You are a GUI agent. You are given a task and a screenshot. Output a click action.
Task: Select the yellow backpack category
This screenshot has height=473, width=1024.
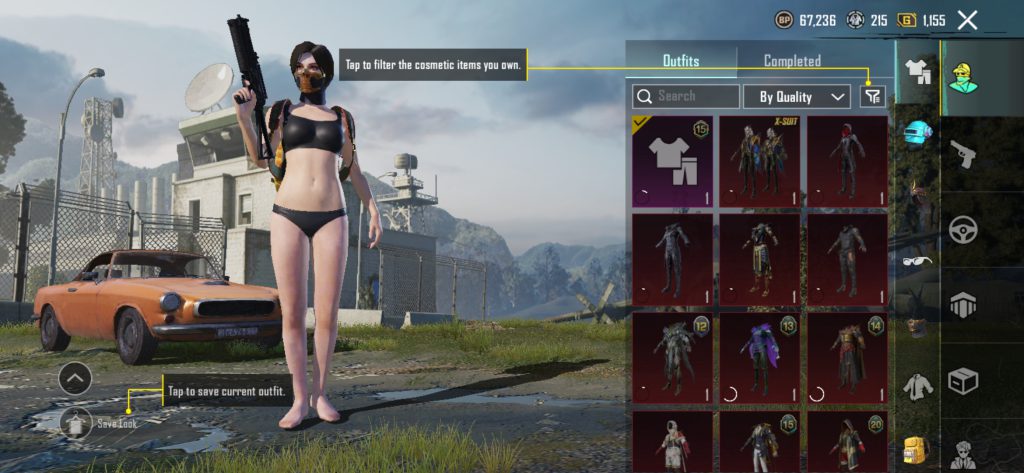917,449
